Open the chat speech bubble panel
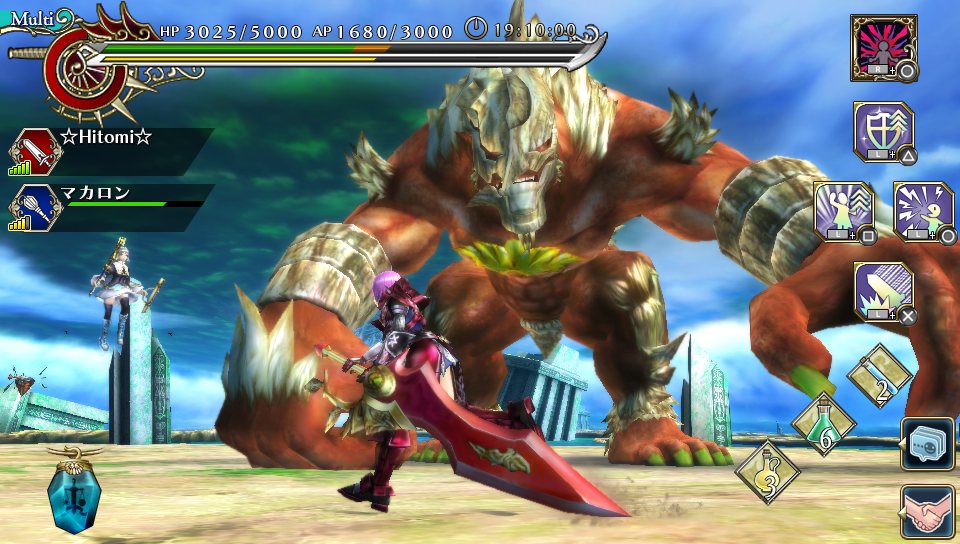Viewport: 960px width, 544px height. tap(927, 444)
